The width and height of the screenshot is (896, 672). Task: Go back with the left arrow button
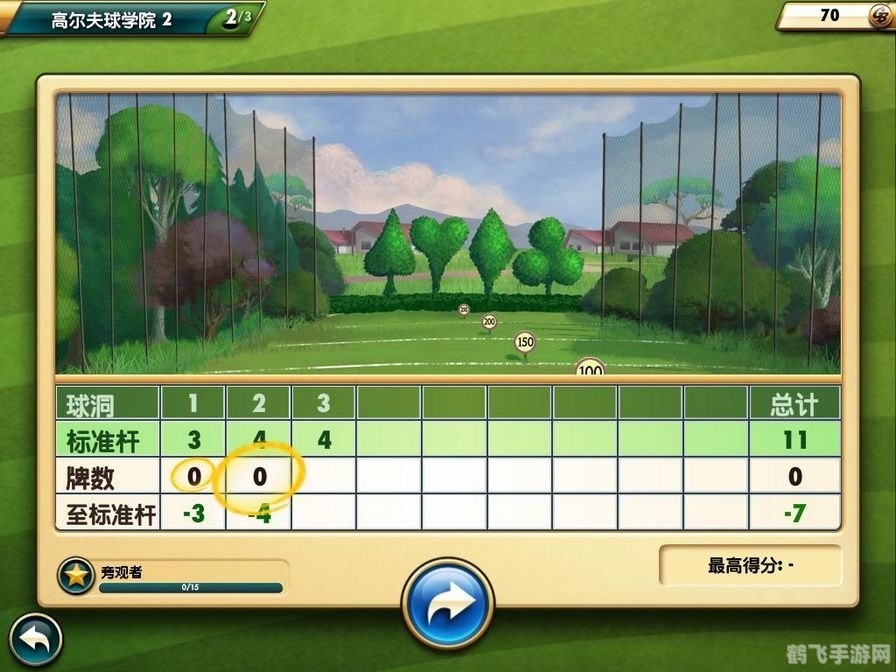[33, 639]
